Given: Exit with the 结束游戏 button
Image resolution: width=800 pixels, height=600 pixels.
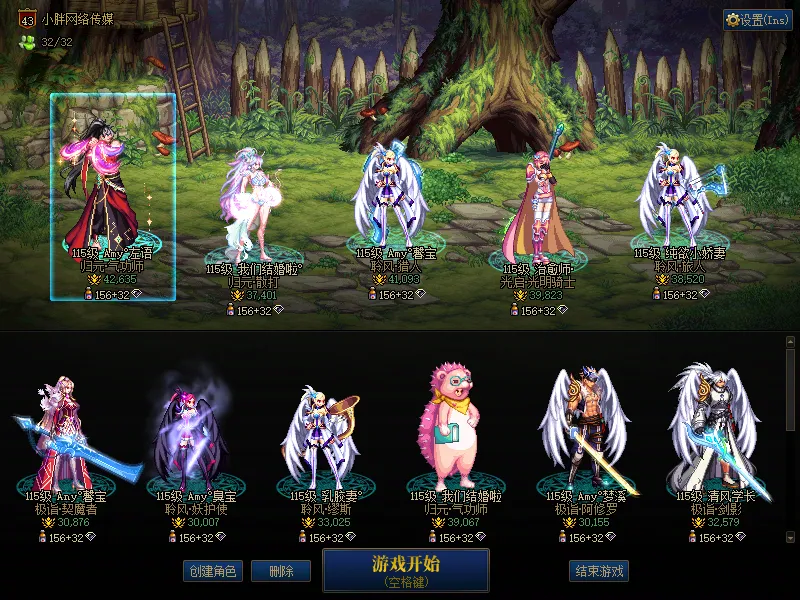Looking at the screenshot, I should (599, 571).
